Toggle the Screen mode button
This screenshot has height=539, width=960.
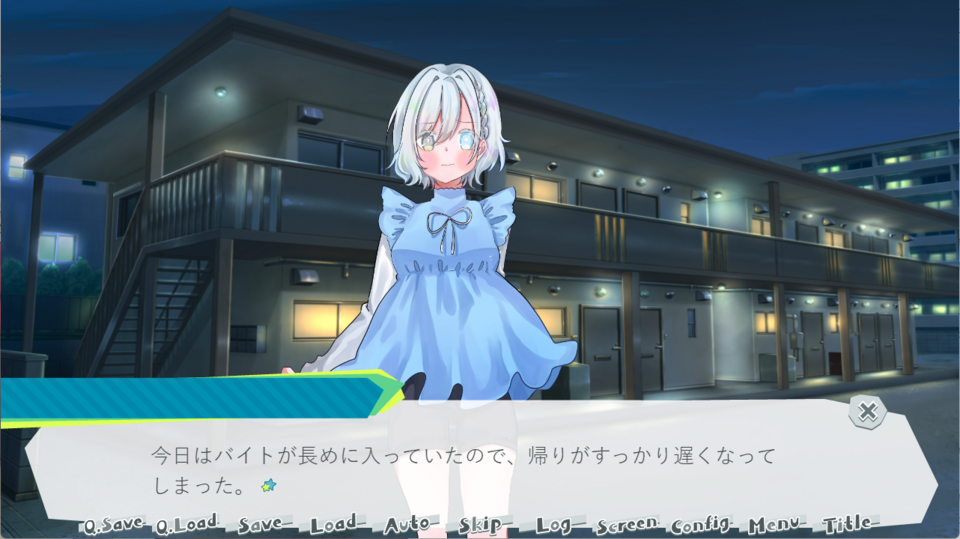tap(628, 525)
